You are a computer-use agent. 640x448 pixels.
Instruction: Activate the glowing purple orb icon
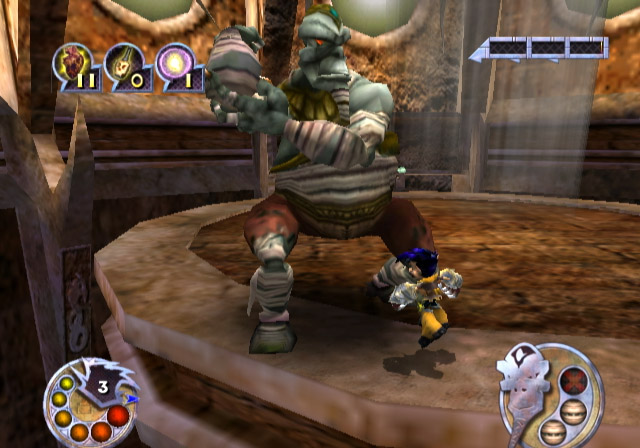click(x=173, y=64)
